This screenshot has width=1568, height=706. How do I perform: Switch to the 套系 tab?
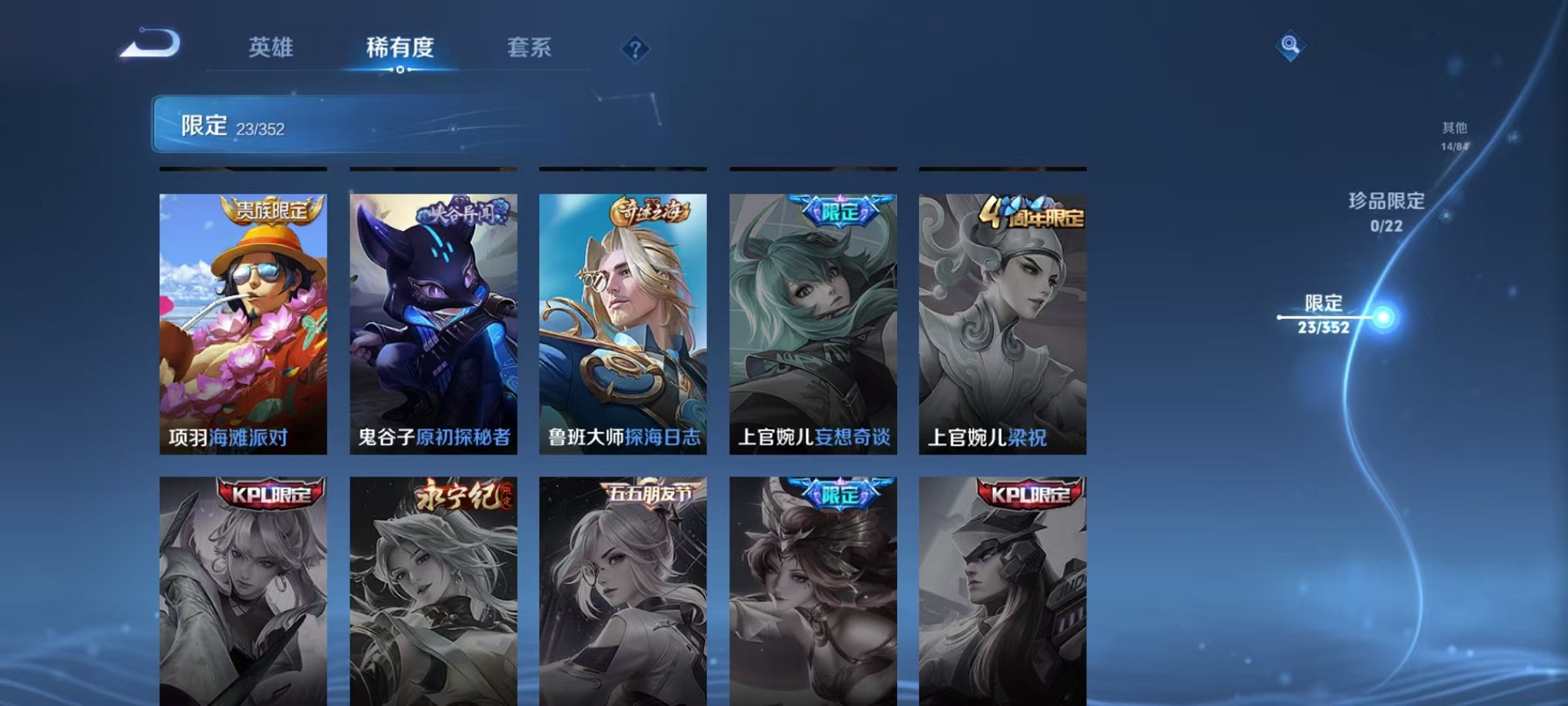coord(530,48)
